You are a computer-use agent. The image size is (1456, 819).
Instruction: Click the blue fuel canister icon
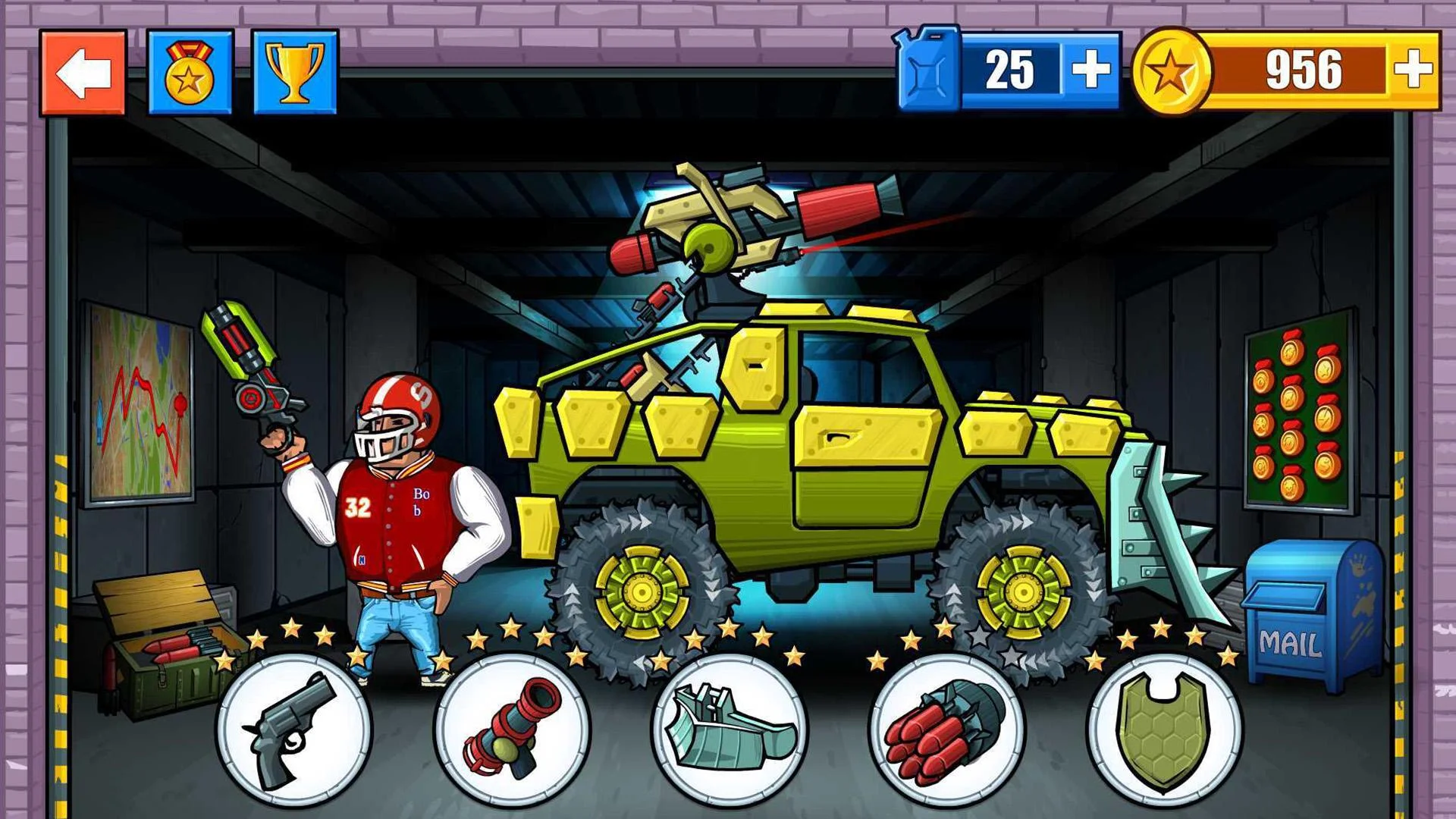(927, 70)
